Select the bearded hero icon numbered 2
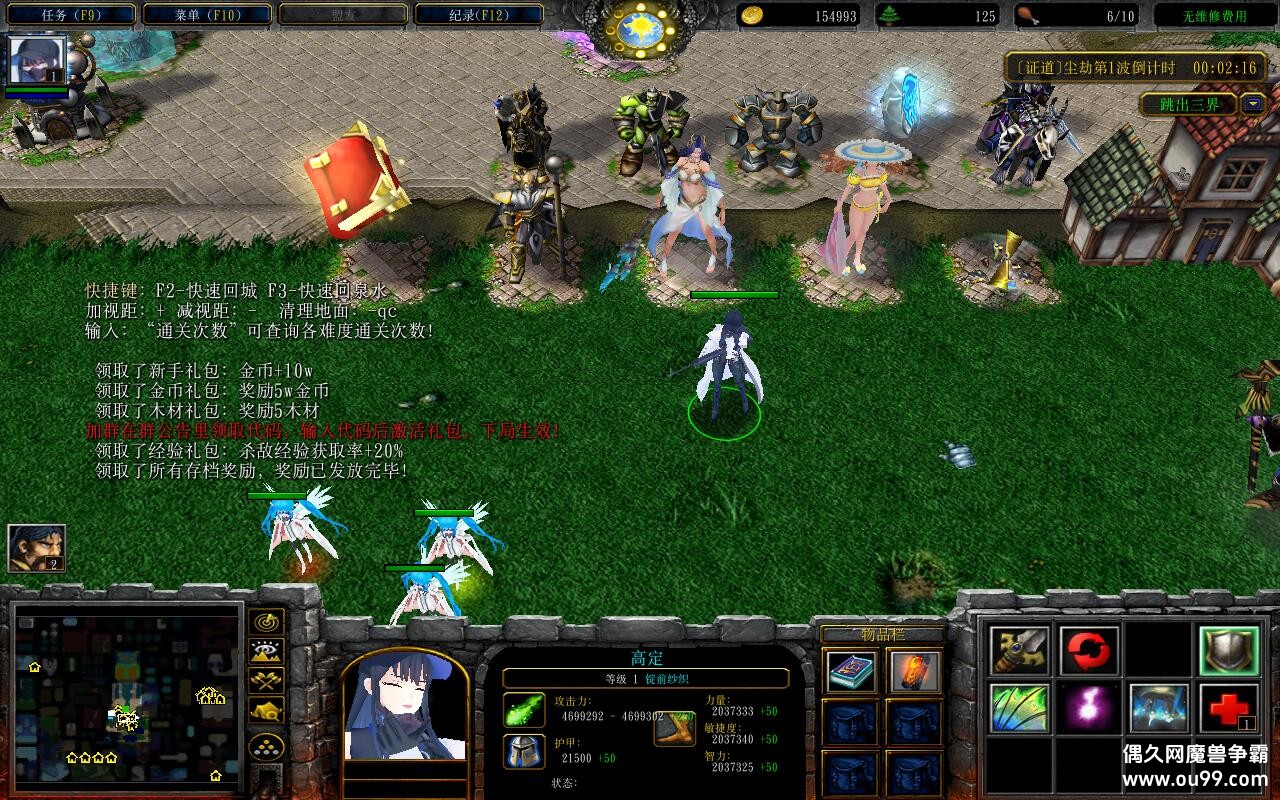1280x800 pixels. click(36, 548)
